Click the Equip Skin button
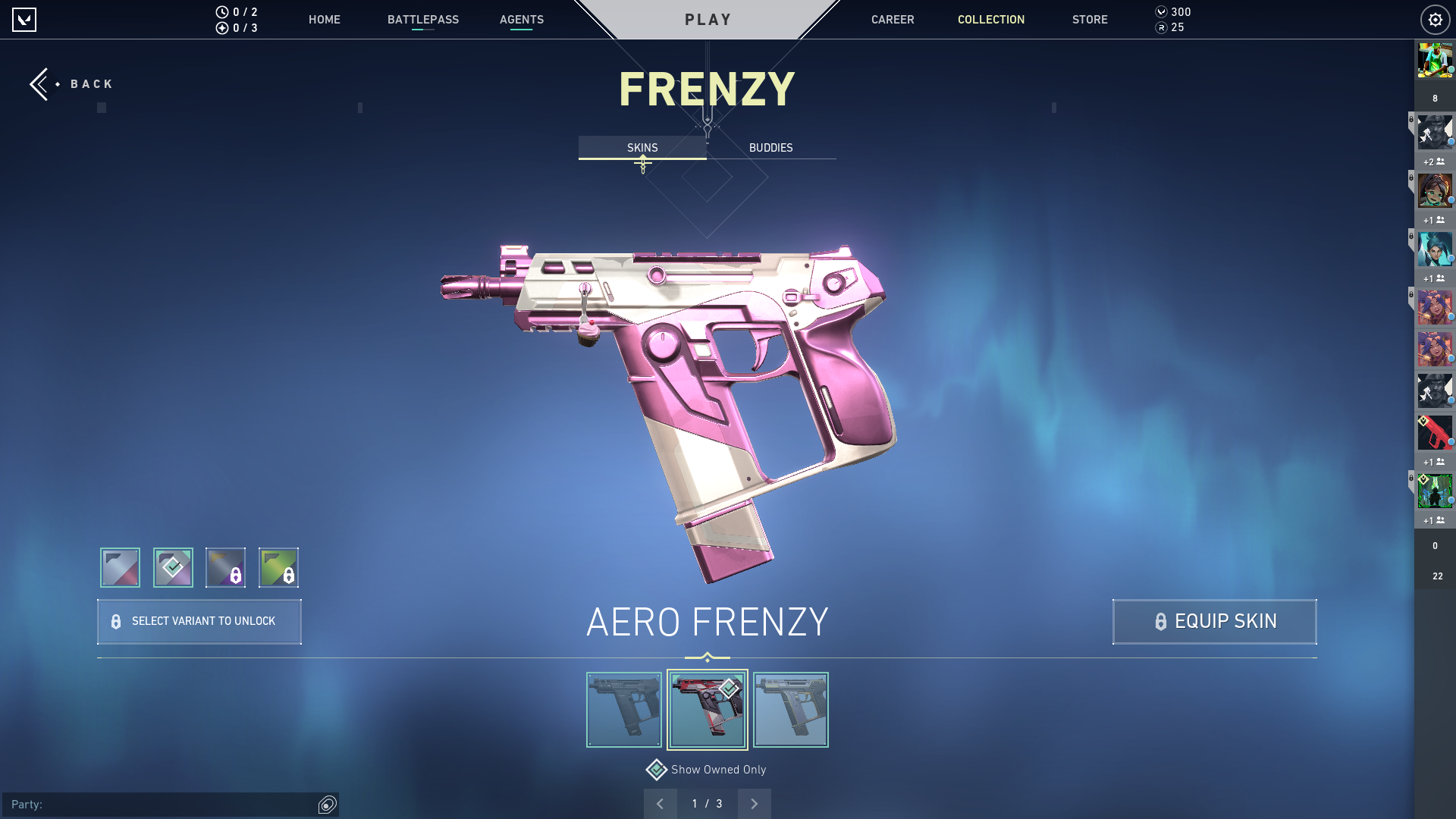Image resolution: width=1456 pixels, height=819 pixels. [x=1214, y=622]
